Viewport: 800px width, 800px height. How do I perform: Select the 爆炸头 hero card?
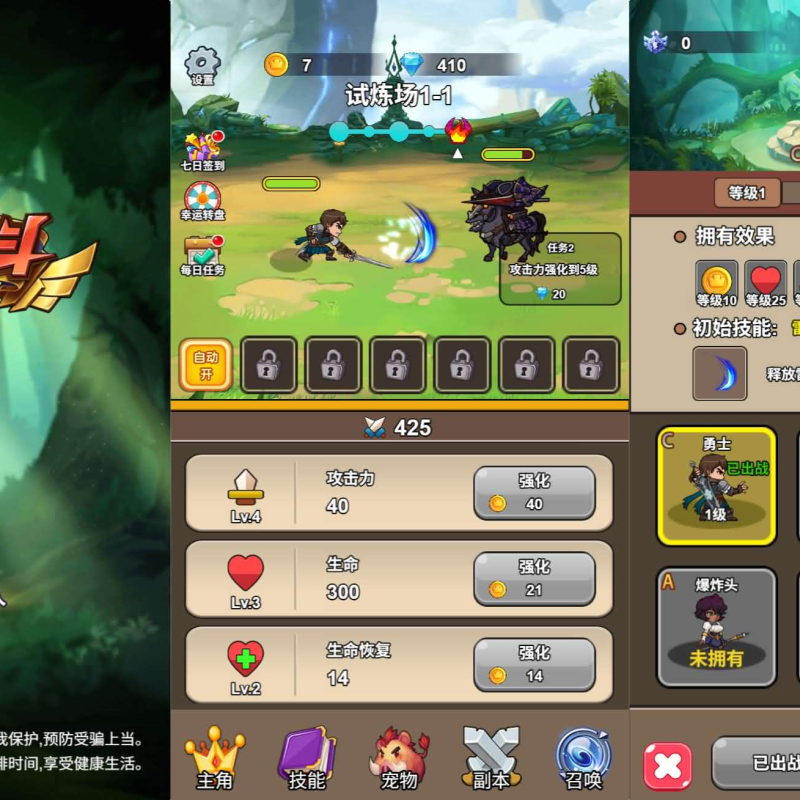click(716, 627)
